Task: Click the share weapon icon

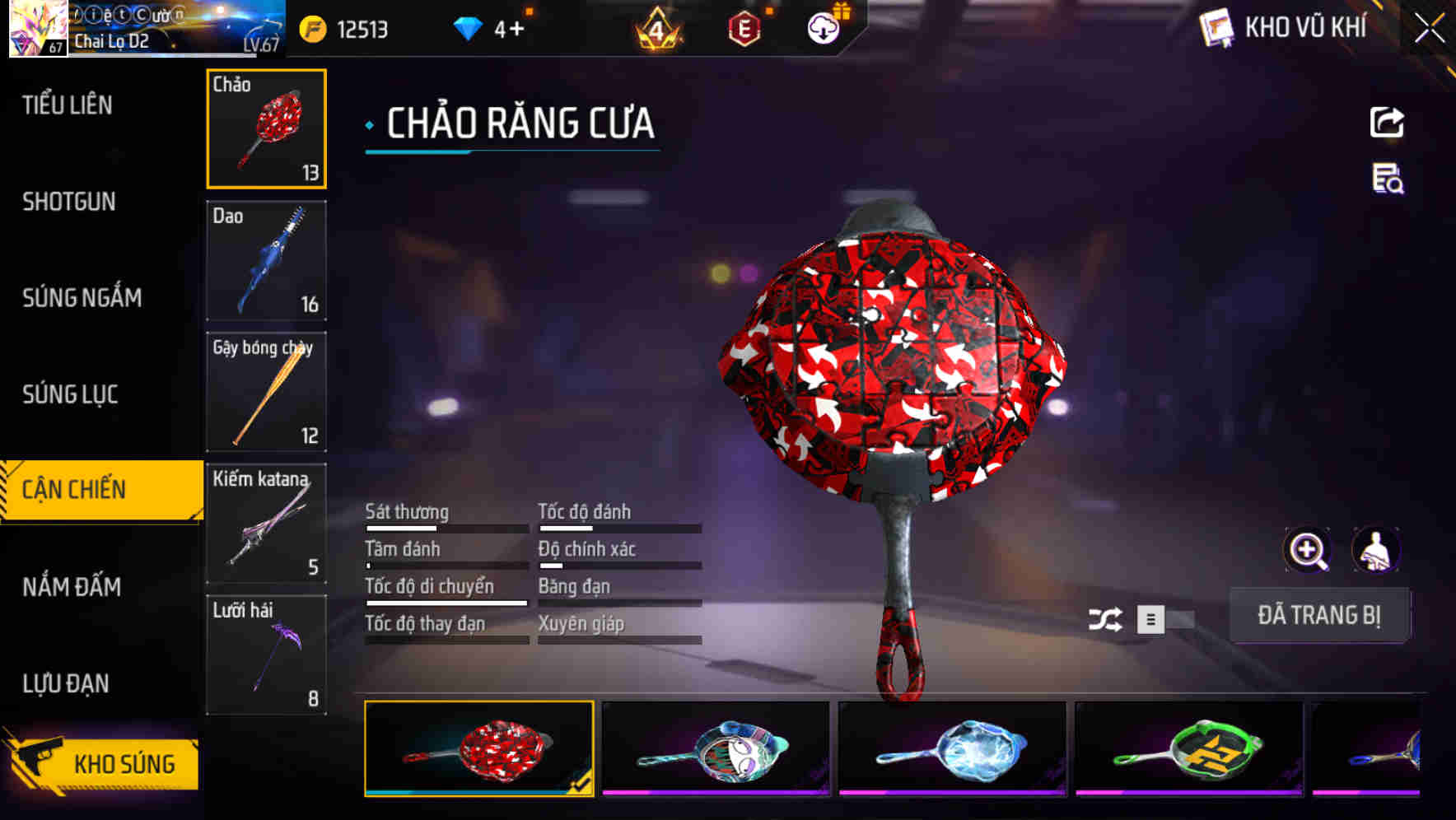Action: [1388, 122]
